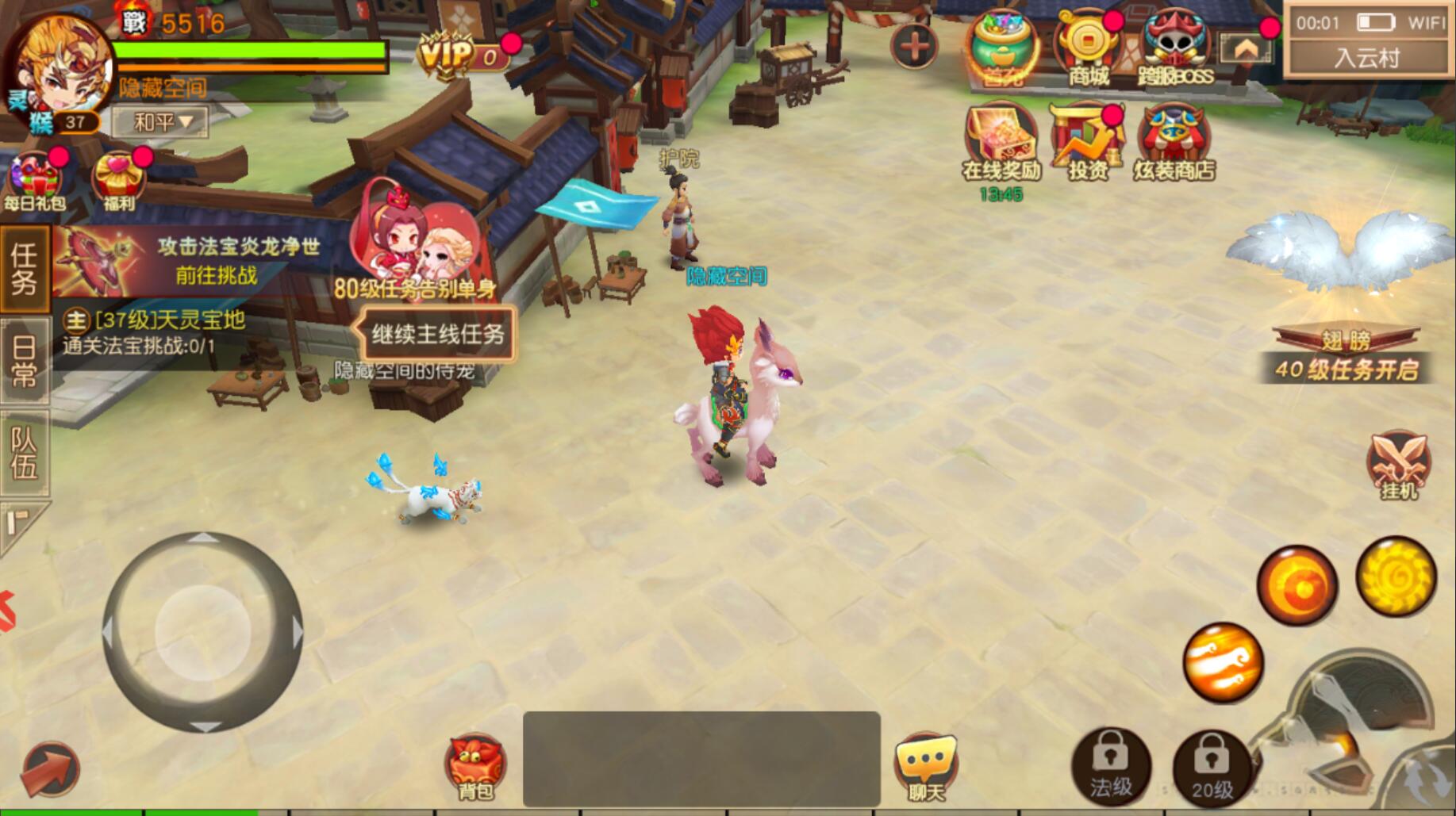This screenshot has height=816, width=1456.
Task: Open the 炫装商店 costume store
Action: pos(1174,143)
